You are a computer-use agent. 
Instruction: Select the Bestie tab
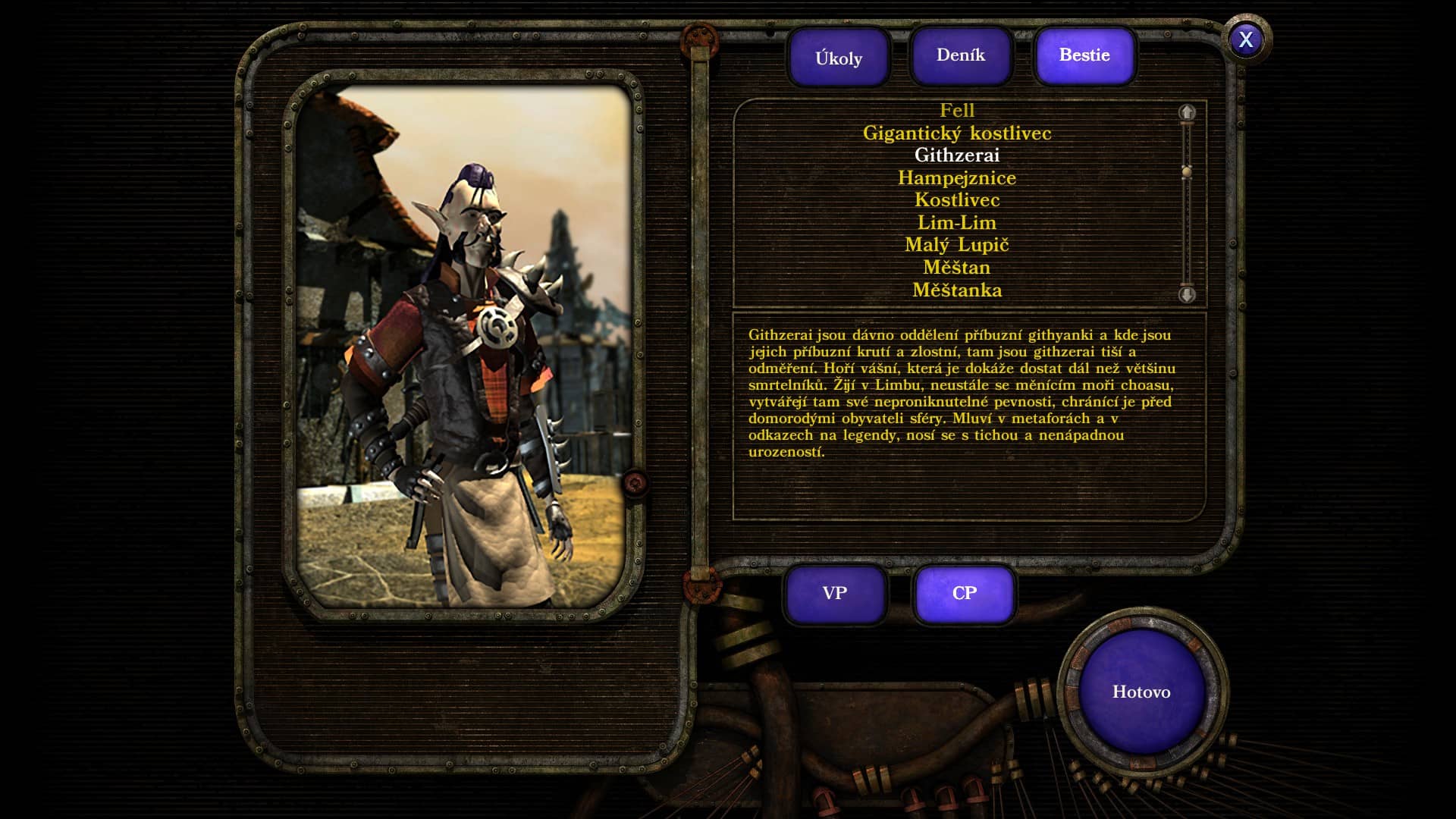1084,55
